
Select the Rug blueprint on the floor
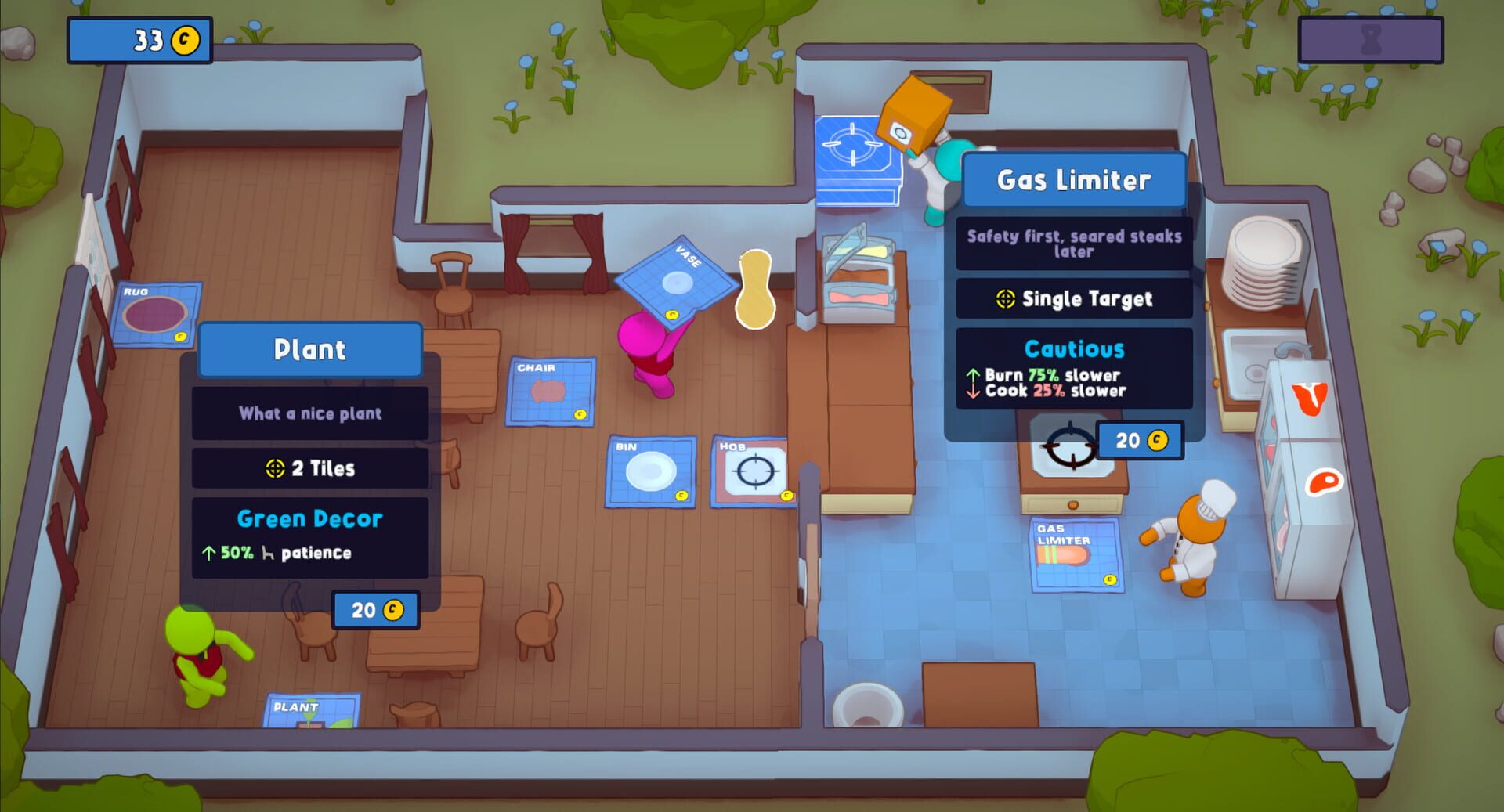coord(154,312)
